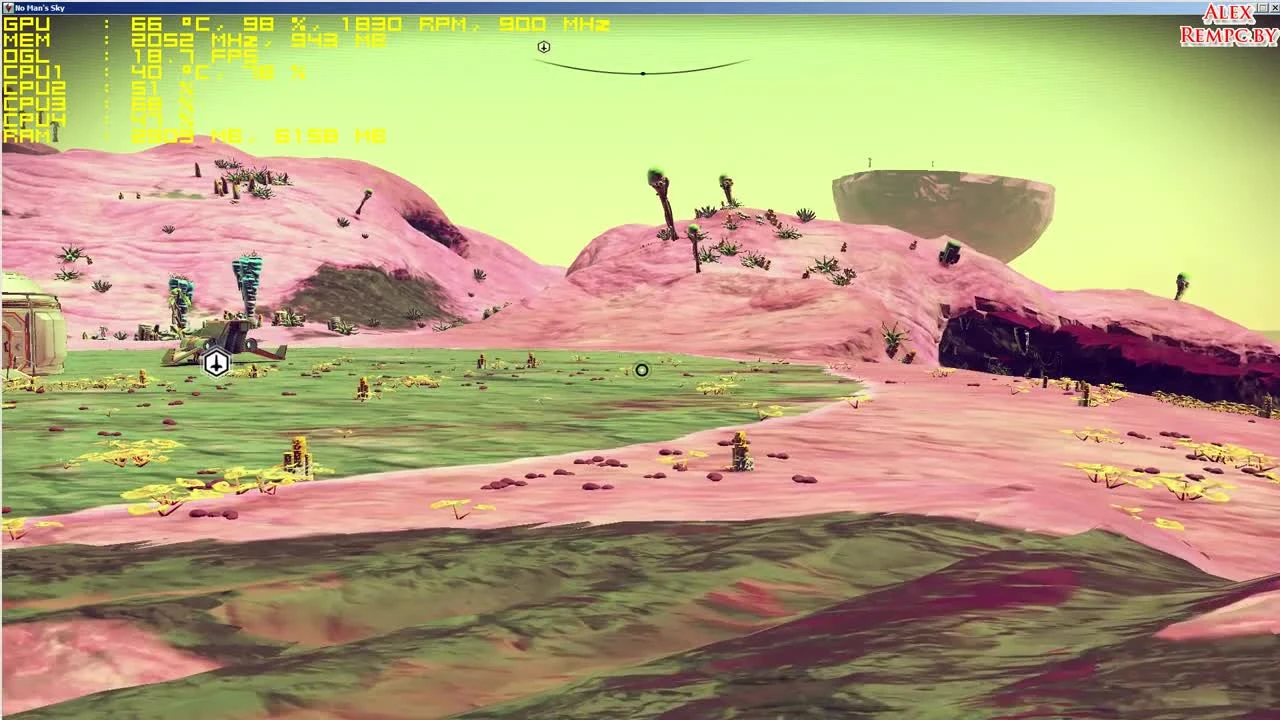Click the circular waypoint reticle at screen center
Image resolution: width=1280 pixels, height=720 pixels.
click(x=641, y=370)
